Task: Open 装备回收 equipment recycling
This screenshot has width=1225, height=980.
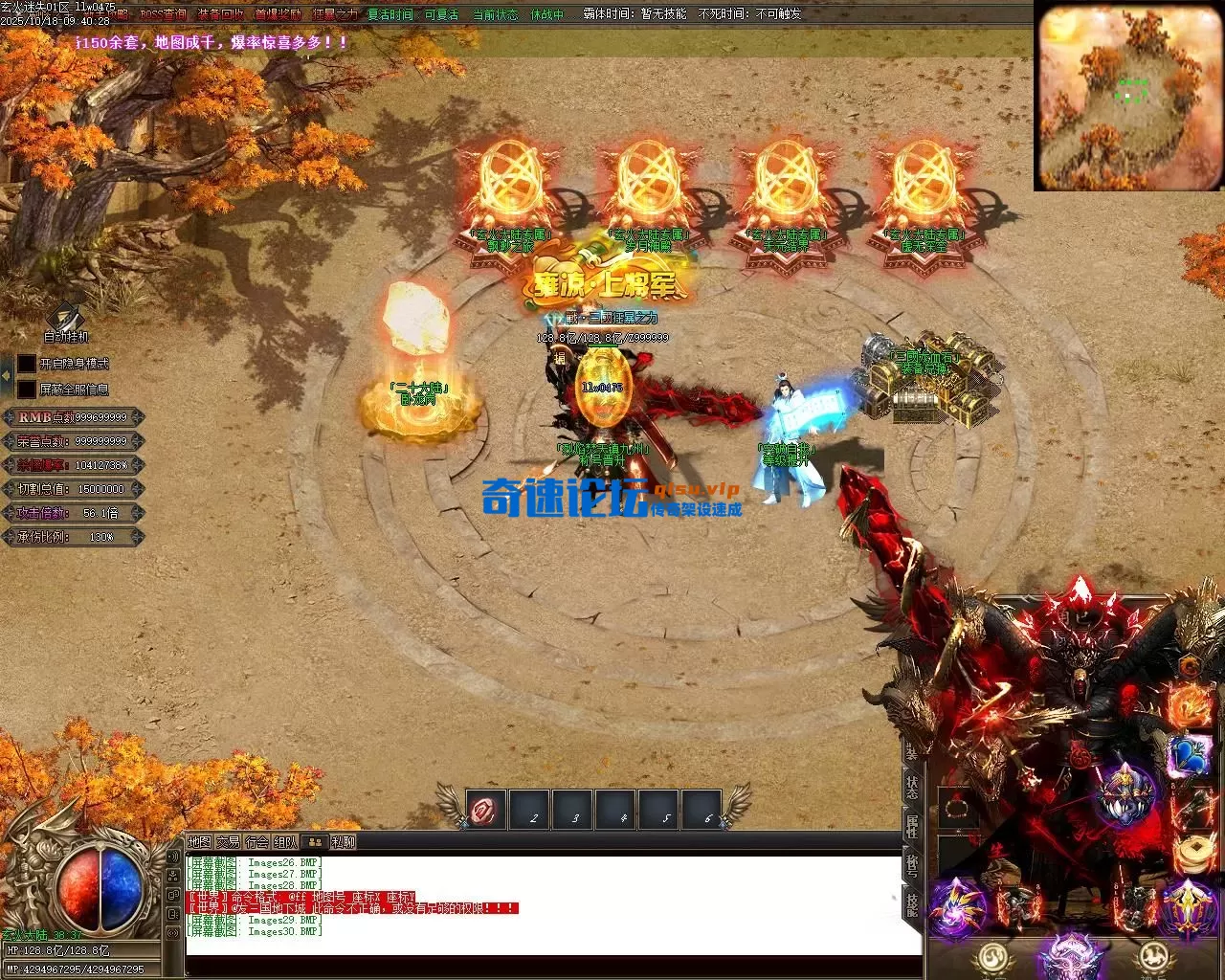Action: [220, 14]
